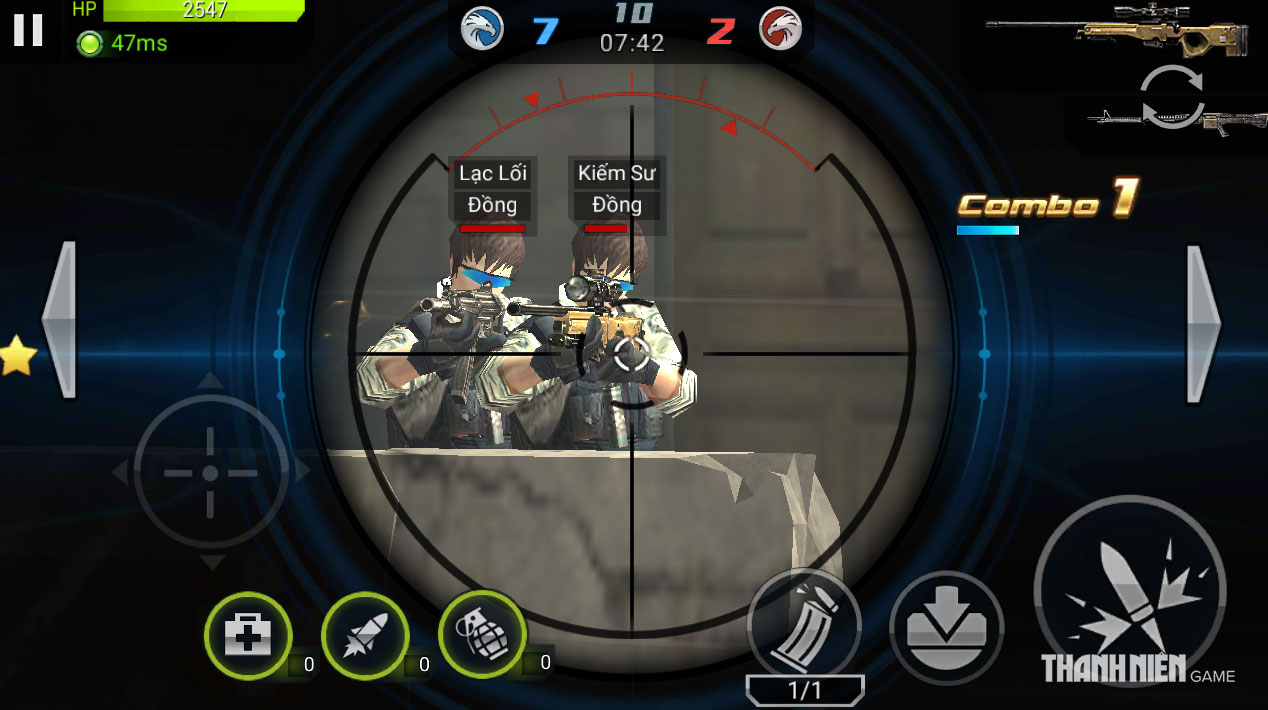Image resolution: width=1268 pixels, height=710 pixels.
Task: Throw a grenade with the grenade button
Action: [x=482, y=633]
